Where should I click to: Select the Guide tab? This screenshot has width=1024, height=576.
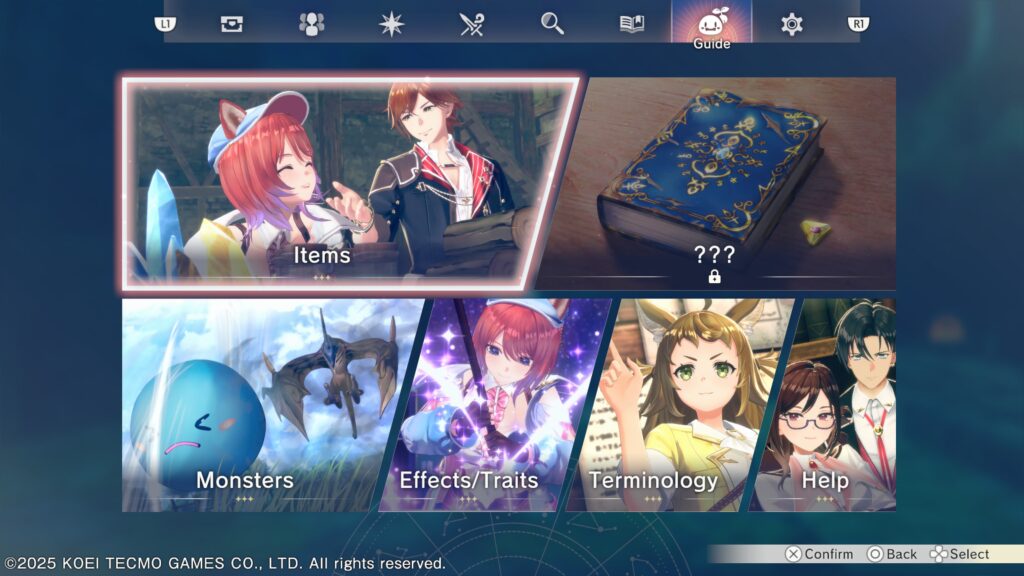click(x=711, y=24)
